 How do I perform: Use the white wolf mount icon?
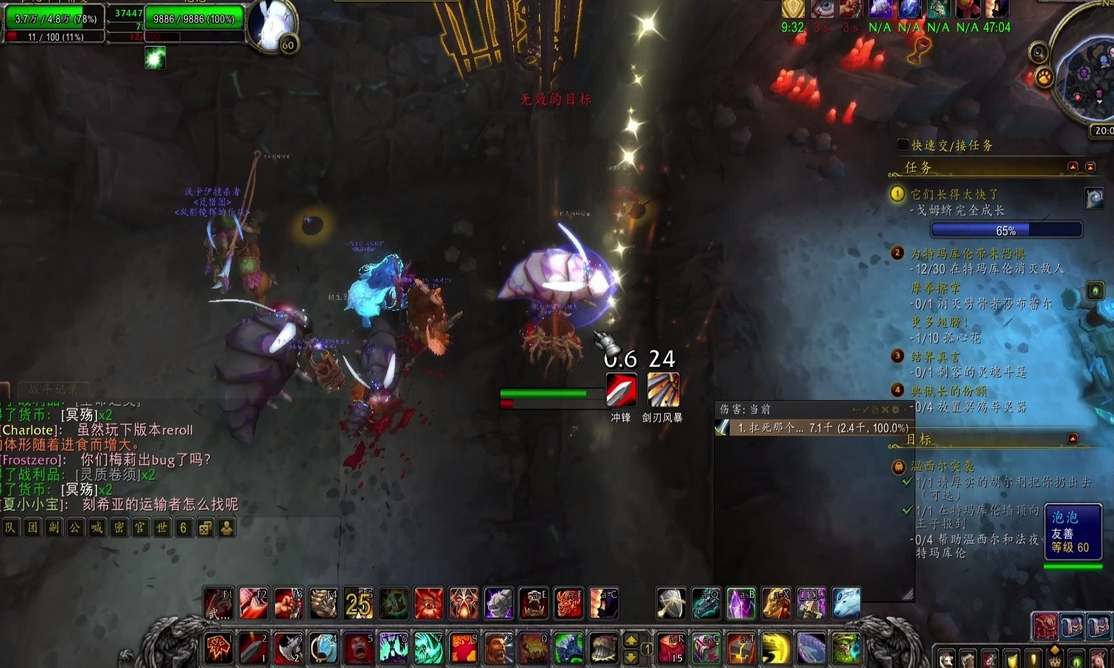[846, 602]
